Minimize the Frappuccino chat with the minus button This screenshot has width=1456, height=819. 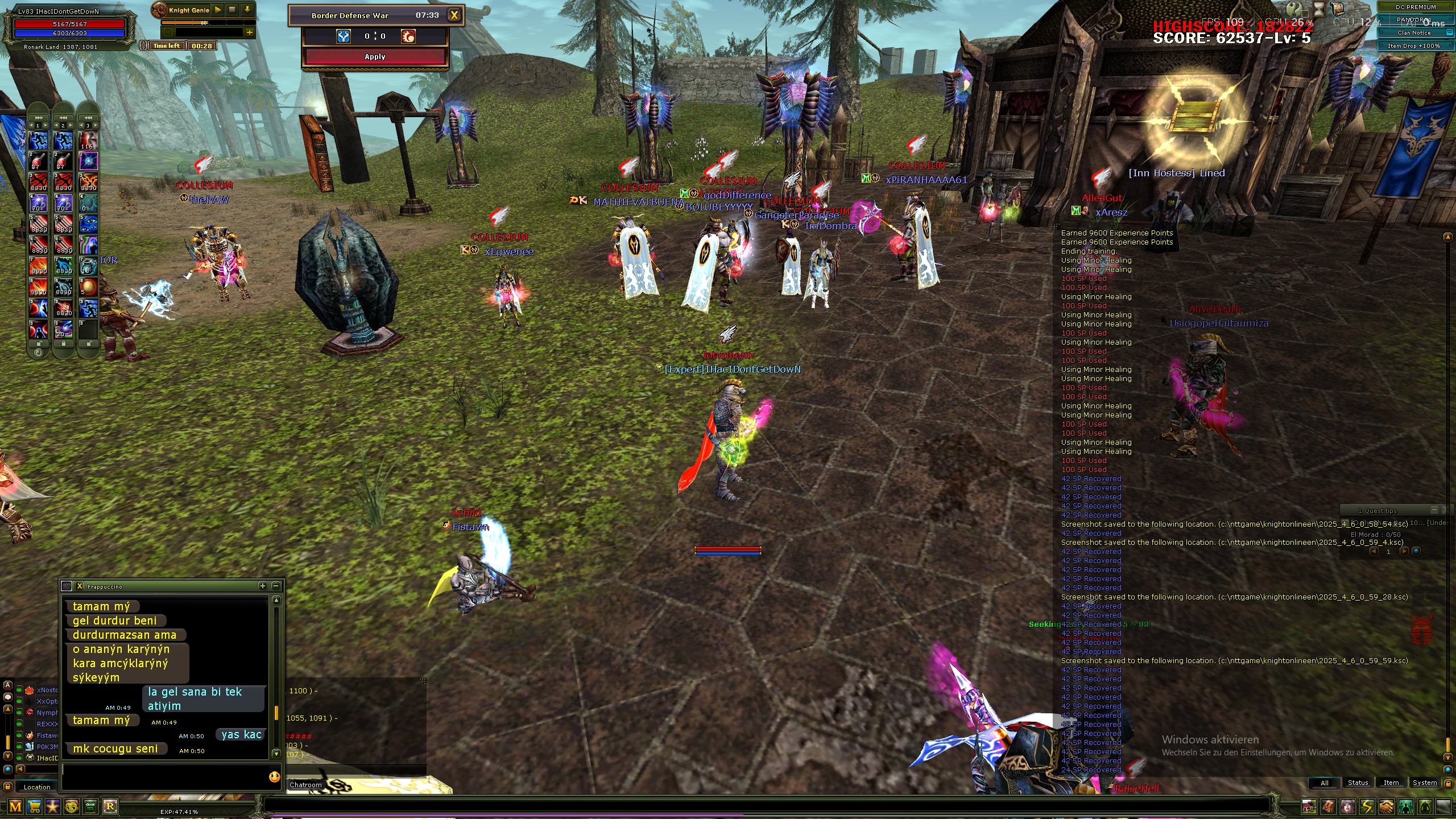coord(276,586)
